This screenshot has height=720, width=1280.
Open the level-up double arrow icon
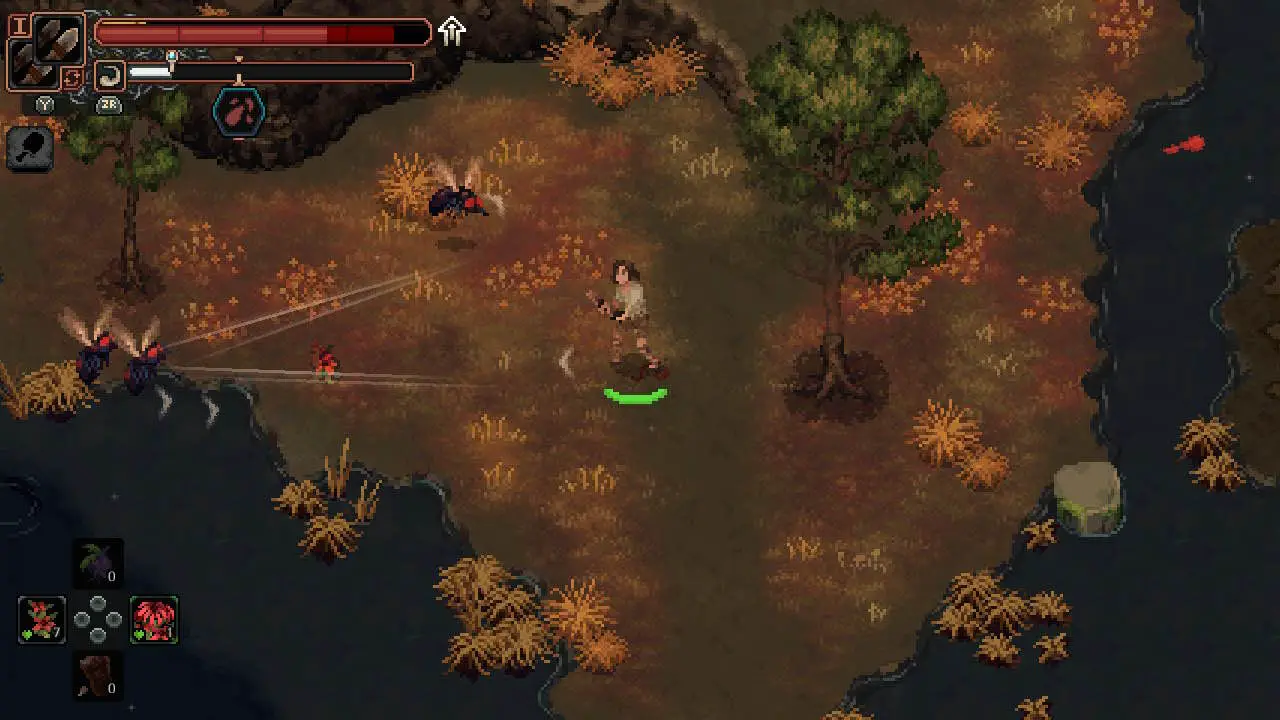click(x=452, y=32)
